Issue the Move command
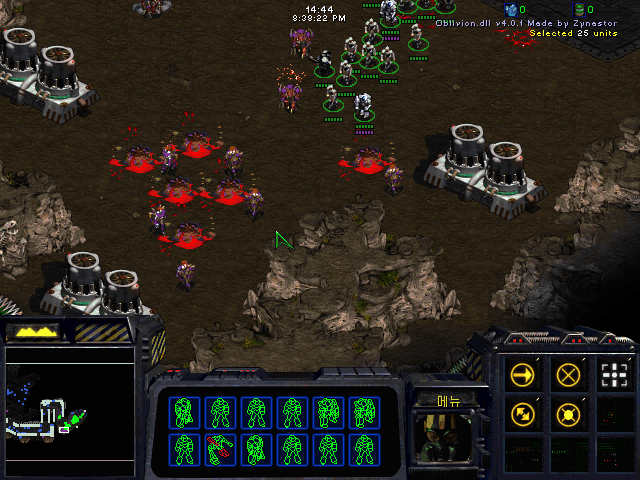Viewport: 640px width, 480px height. coord(523,375)
